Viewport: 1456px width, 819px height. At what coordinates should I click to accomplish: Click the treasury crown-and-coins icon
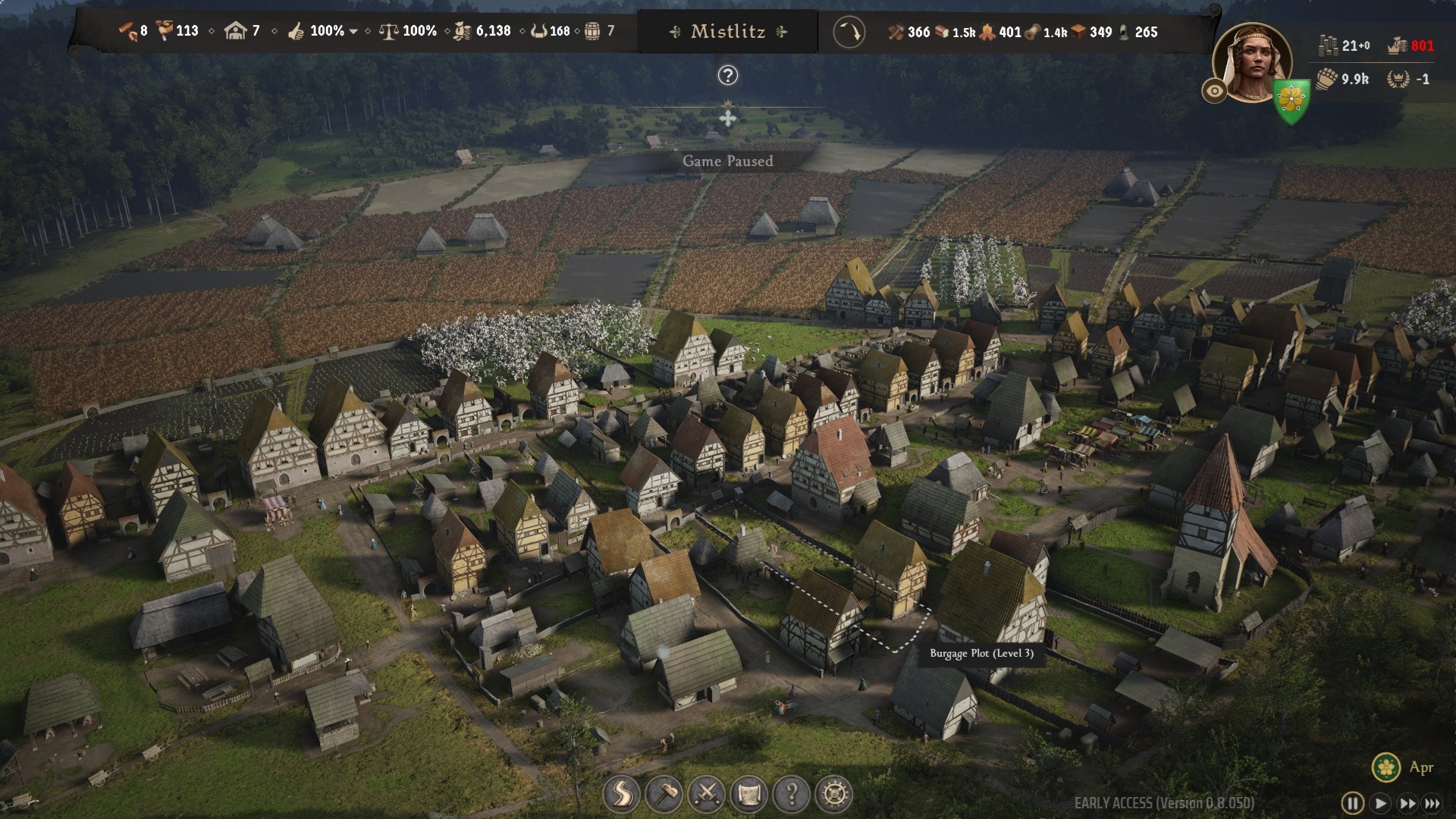point(1398,46)
